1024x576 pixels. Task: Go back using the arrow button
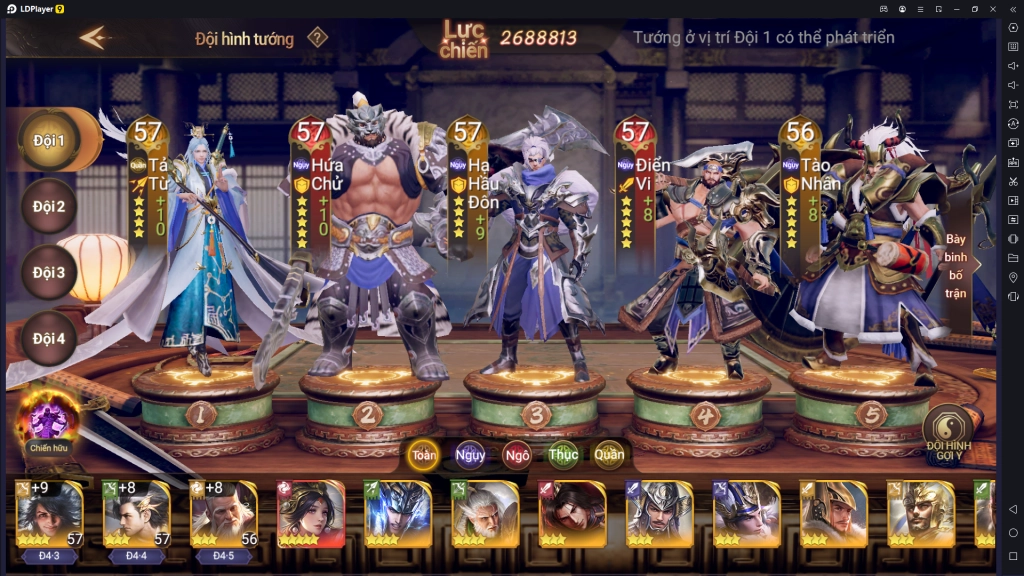[x=95, y=38]
